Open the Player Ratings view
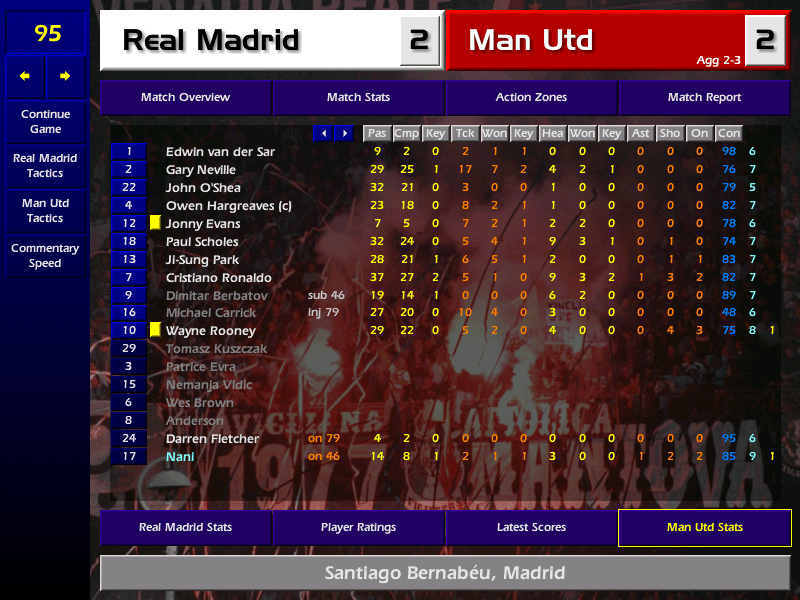Image resolution: width=800 pixels, height=600 pixels. coord(358,528)
